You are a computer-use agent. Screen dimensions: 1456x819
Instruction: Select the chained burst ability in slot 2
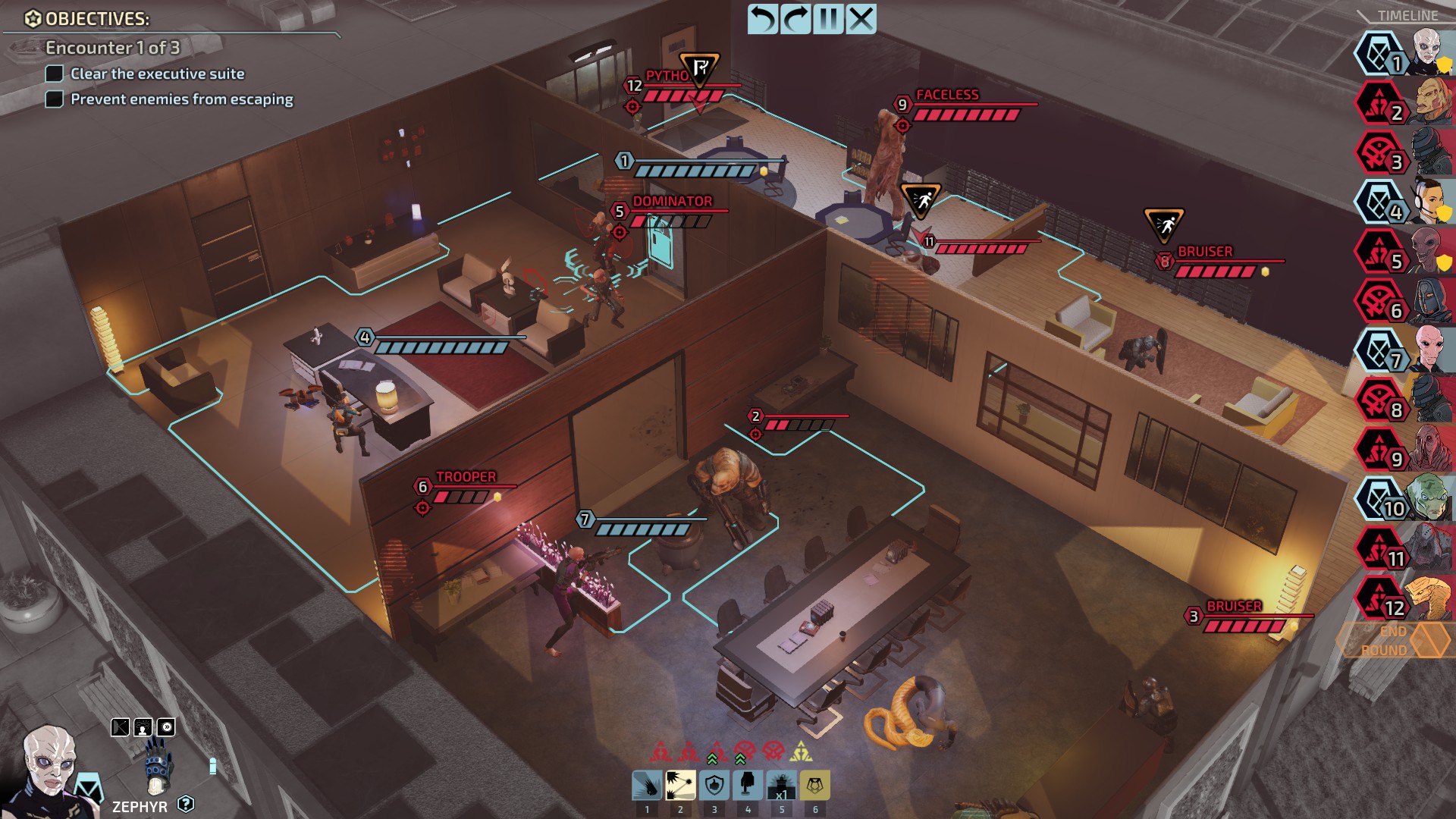(680, 786)
